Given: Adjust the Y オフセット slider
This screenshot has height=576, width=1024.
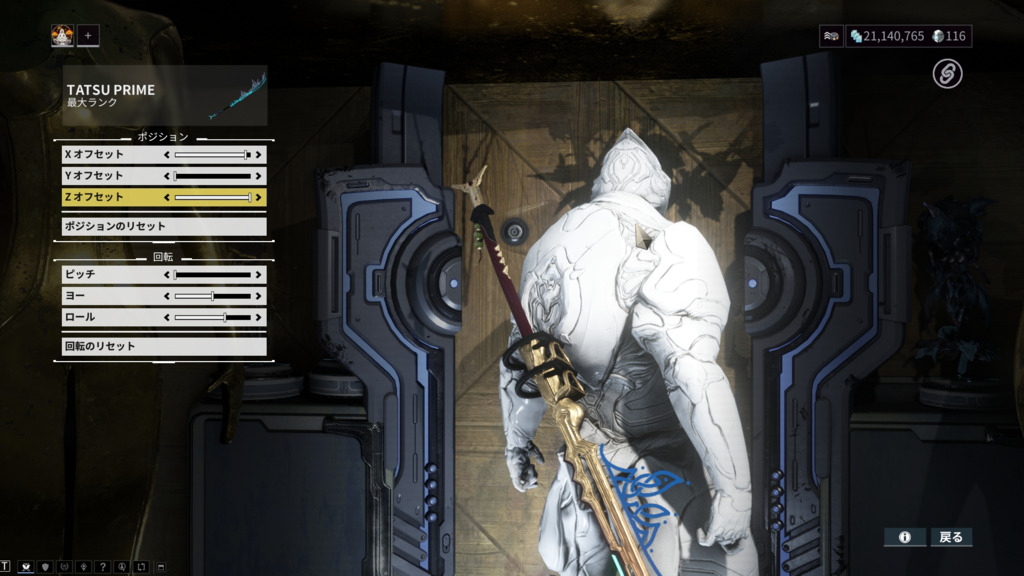Looking at the screenshot, I should pyautogui.click(x=213, y=176).
